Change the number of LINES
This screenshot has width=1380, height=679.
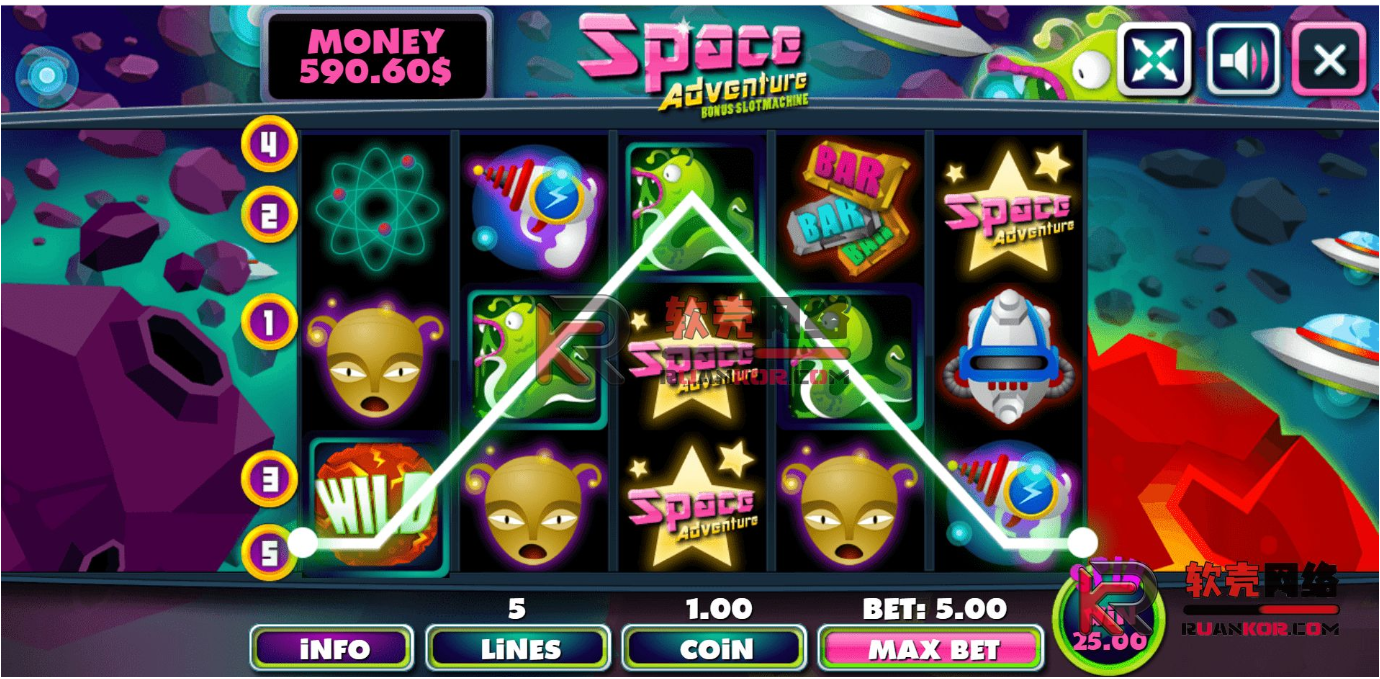pyautogui.click(x=518, y=649)
